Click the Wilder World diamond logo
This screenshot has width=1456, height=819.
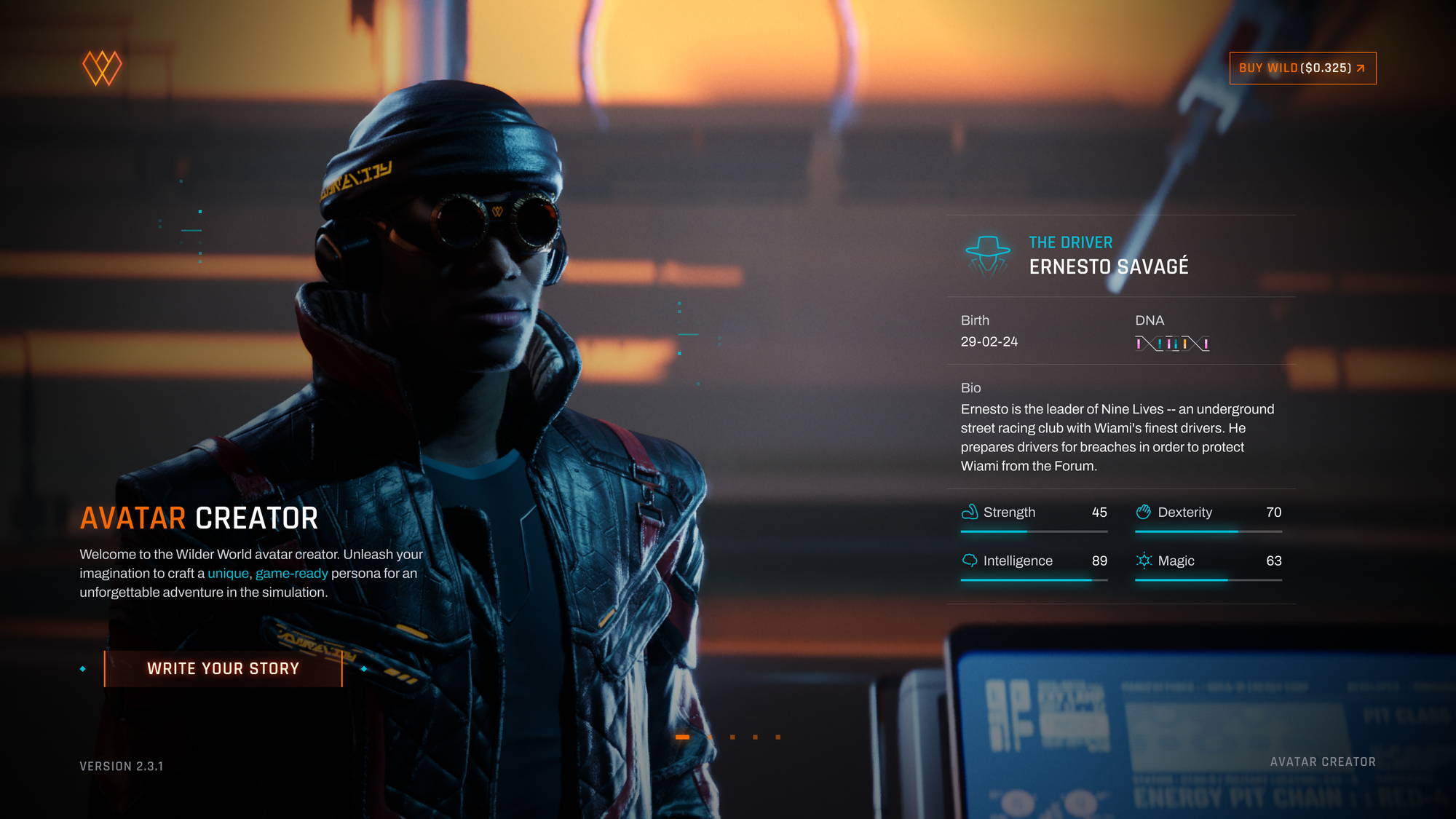pos(102,68)
